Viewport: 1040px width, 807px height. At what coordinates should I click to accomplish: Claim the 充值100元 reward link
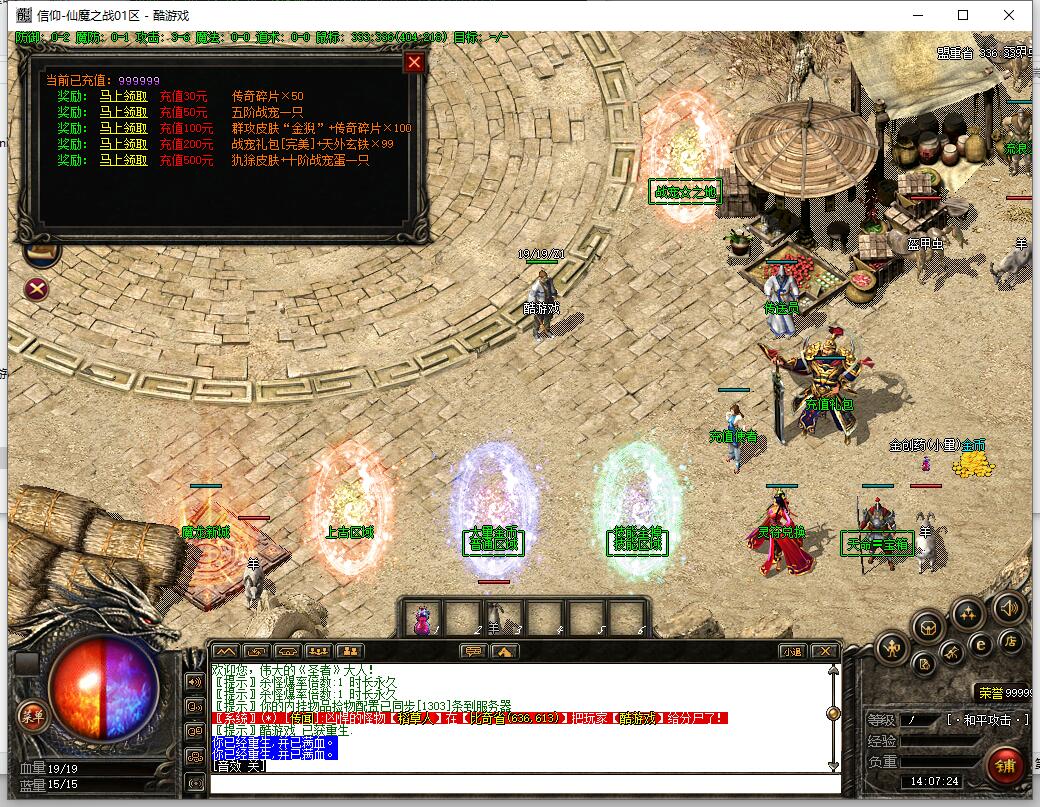(x=123, y=129)
